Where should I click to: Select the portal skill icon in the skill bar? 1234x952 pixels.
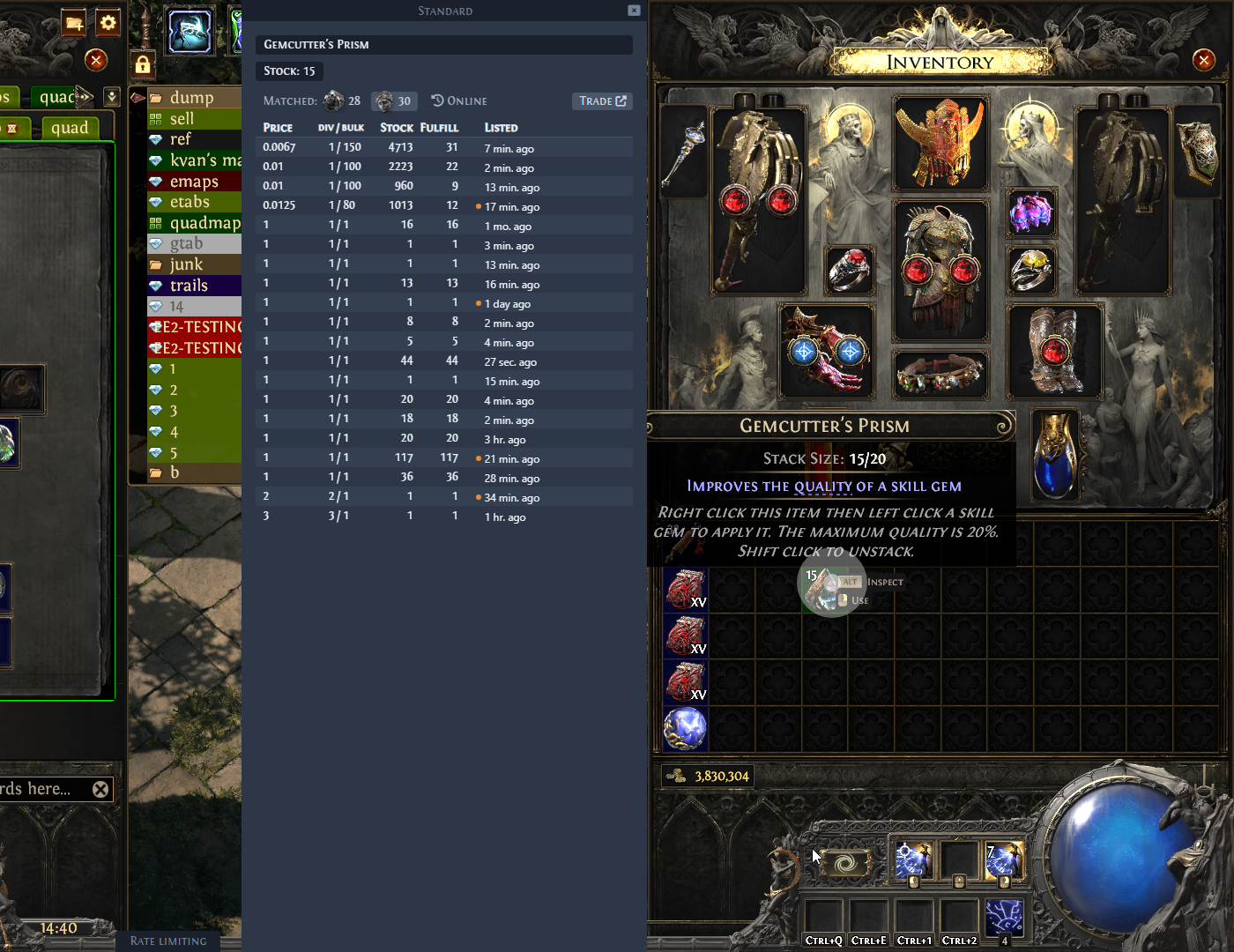(846, 863)
